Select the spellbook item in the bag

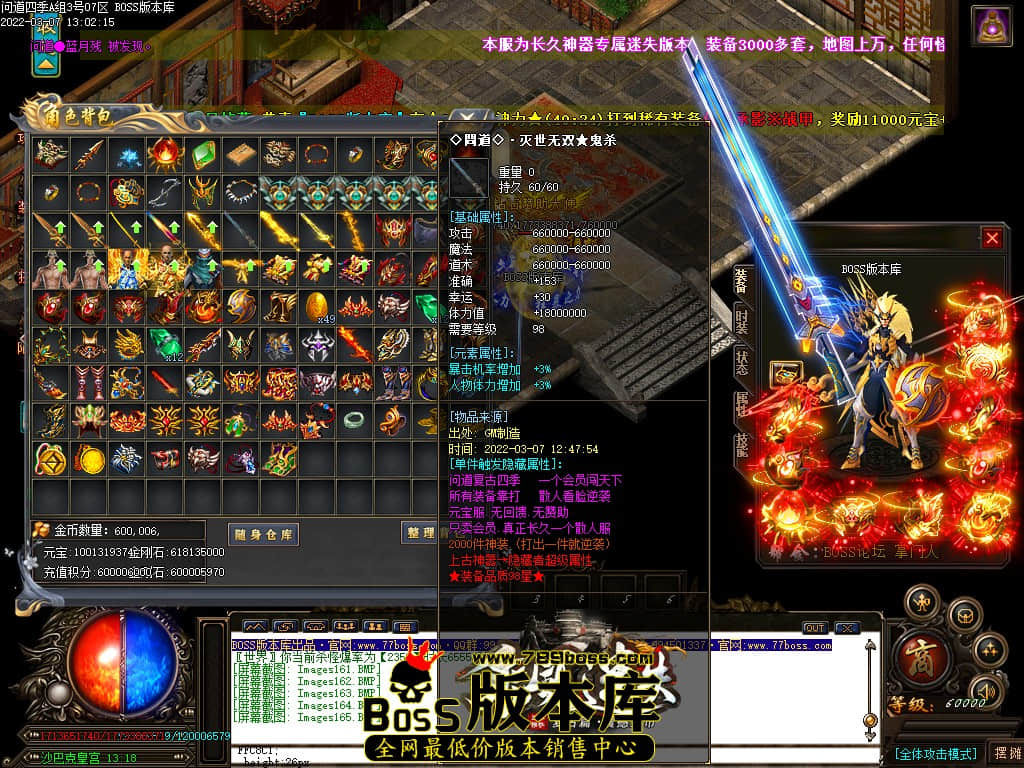(x=241, y=155)
